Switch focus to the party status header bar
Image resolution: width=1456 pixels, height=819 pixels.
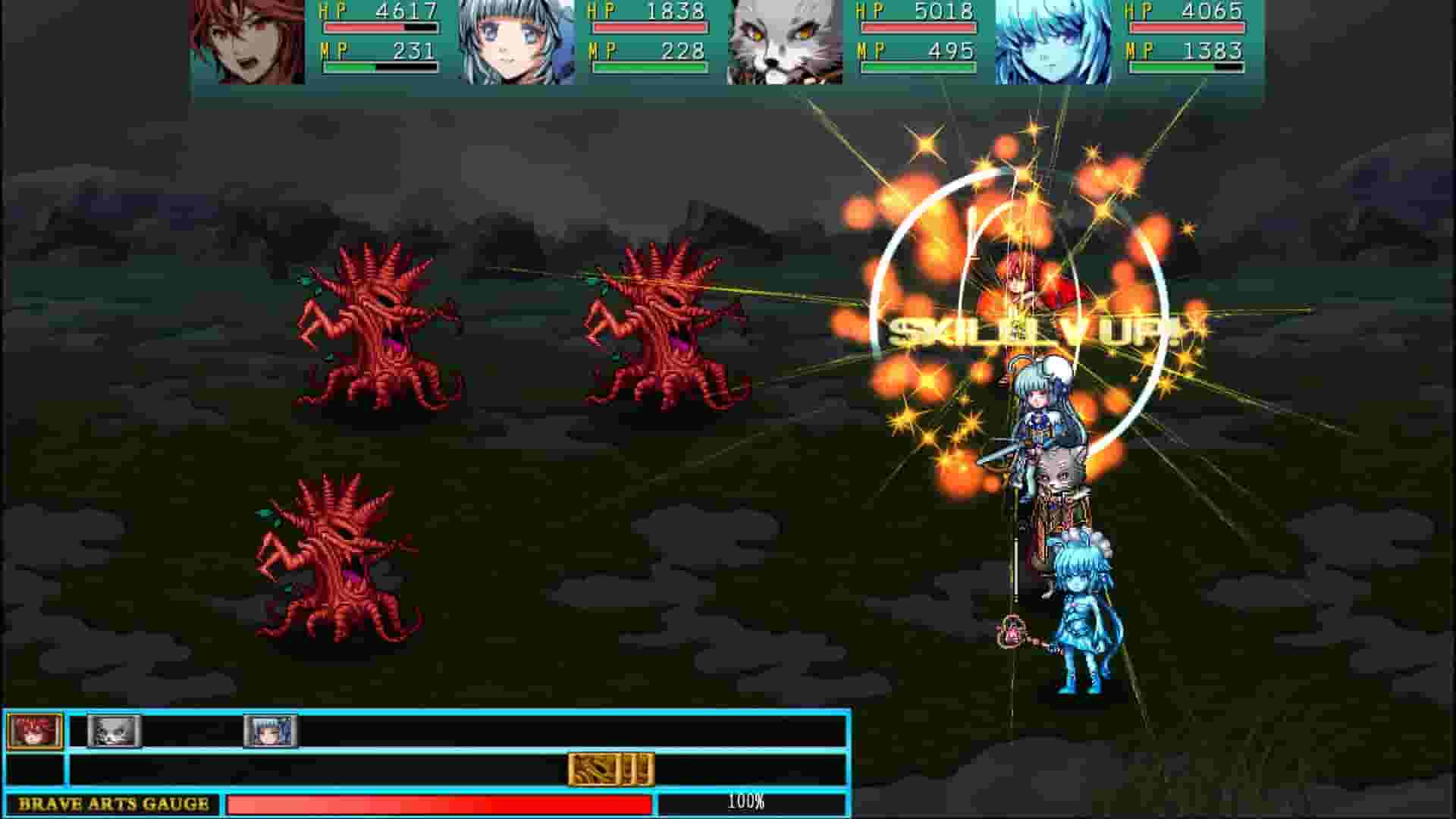pyautogui.click(x=728, y=45)
